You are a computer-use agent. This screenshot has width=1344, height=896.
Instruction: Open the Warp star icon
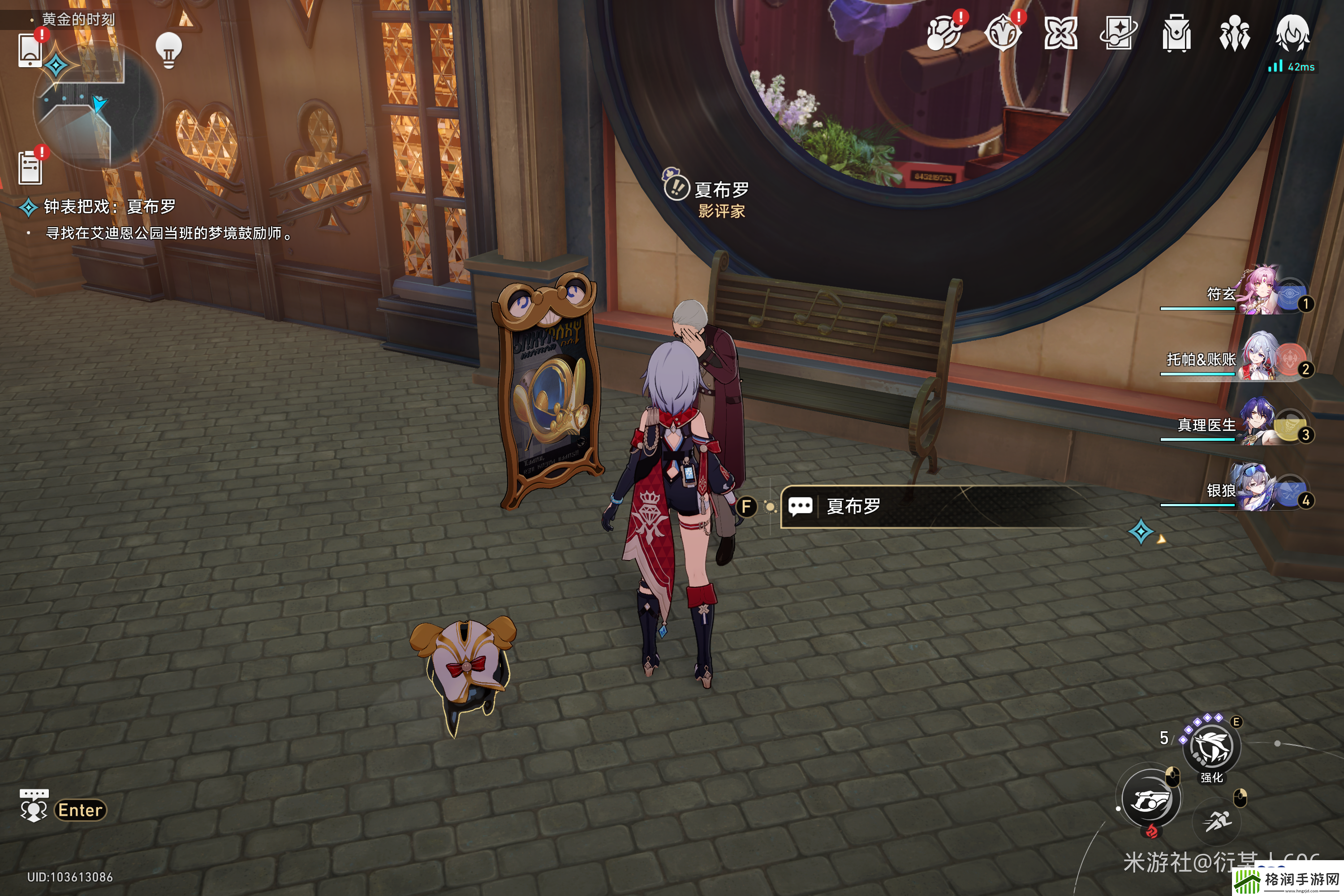pyautogui.click(x=1060, y=33)
